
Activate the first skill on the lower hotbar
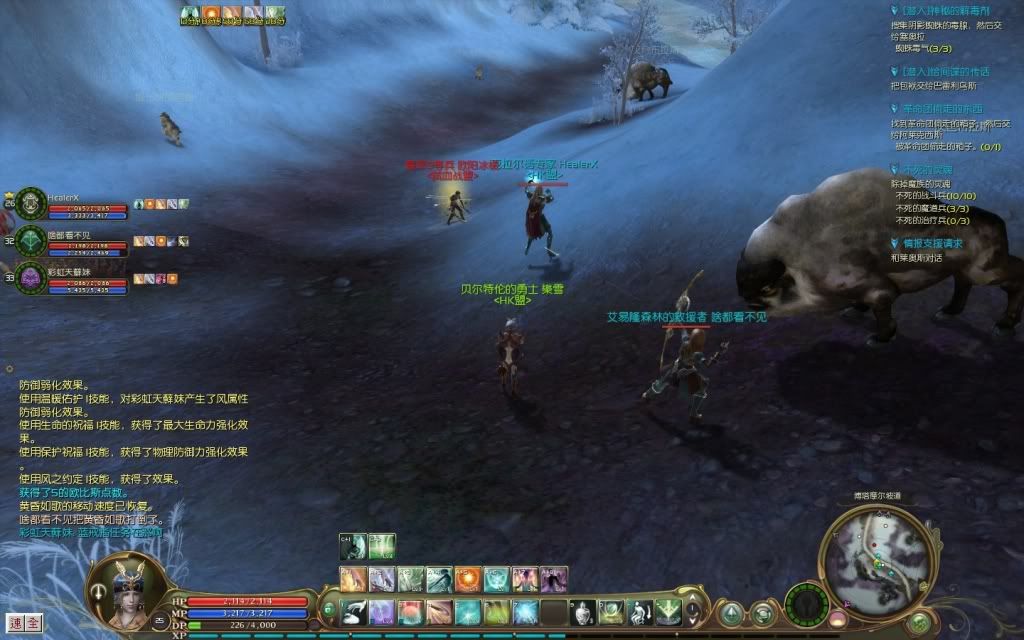(353, 611)
